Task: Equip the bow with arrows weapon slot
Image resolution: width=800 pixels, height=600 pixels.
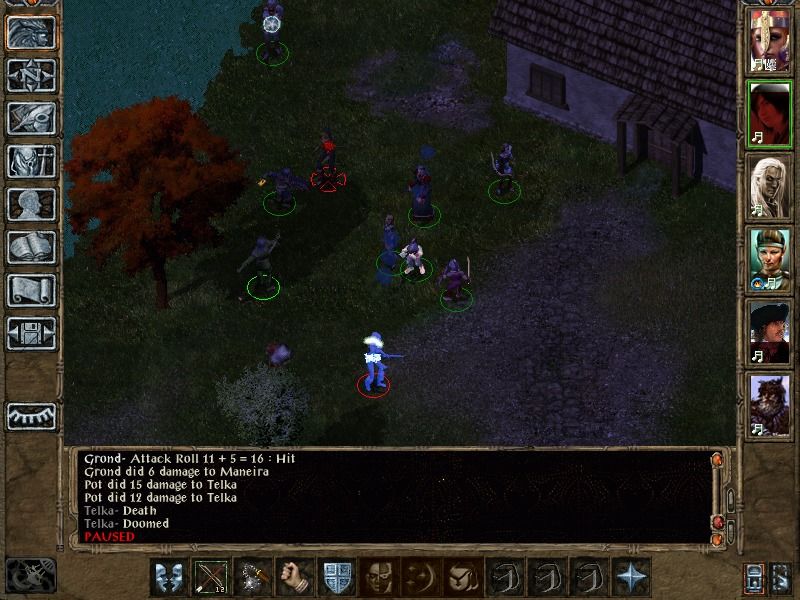Action: (x=211, y=578)
